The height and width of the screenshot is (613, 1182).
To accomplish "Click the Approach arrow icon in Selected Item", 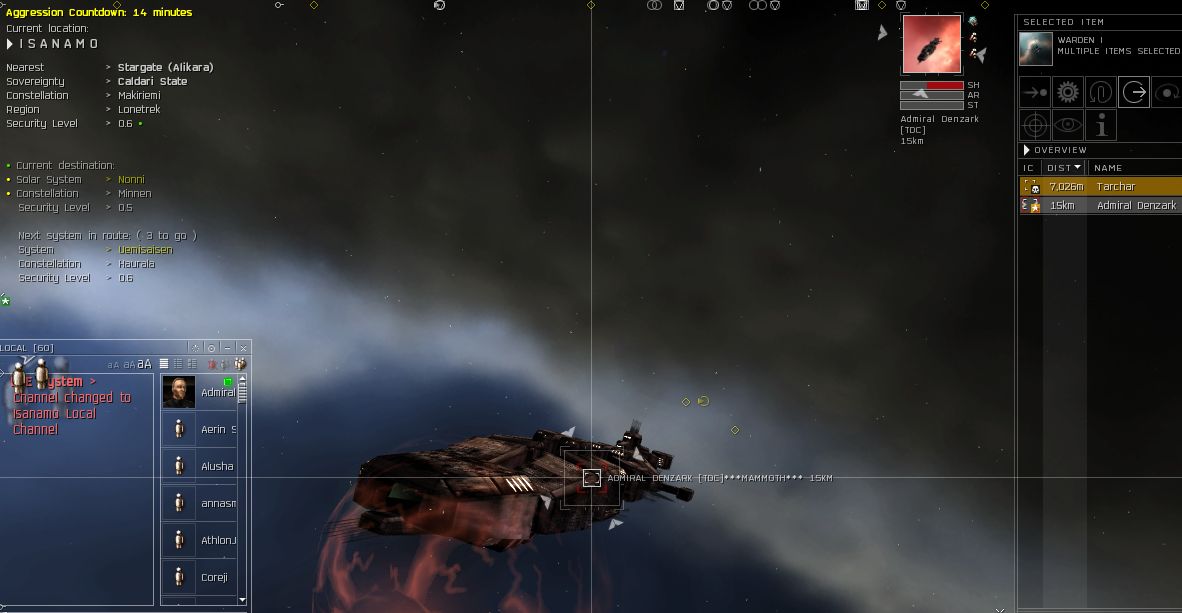I will click(1035, 93).
